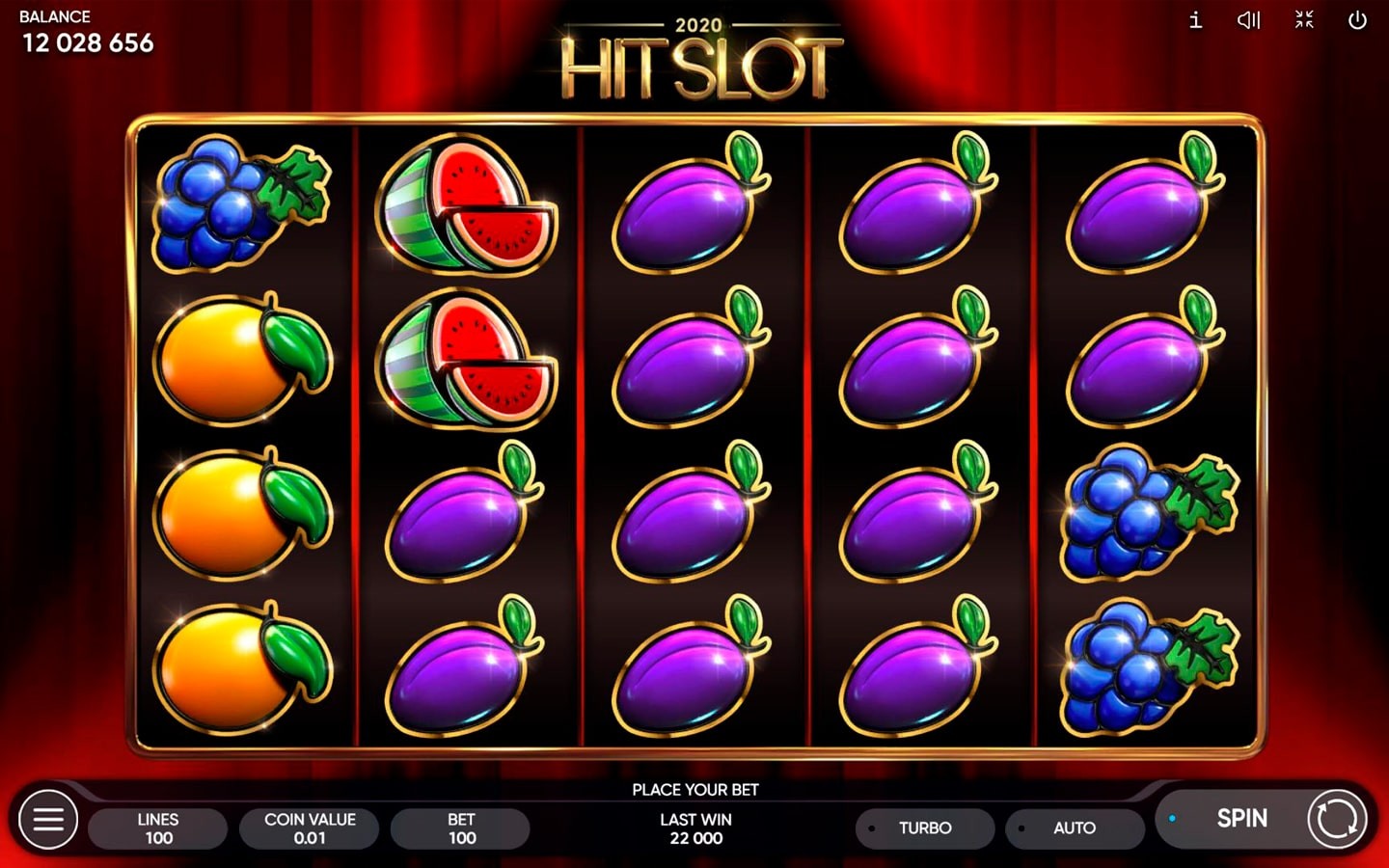
Task: Click the speaker audio icon
Action: (x=1248, y=20)
